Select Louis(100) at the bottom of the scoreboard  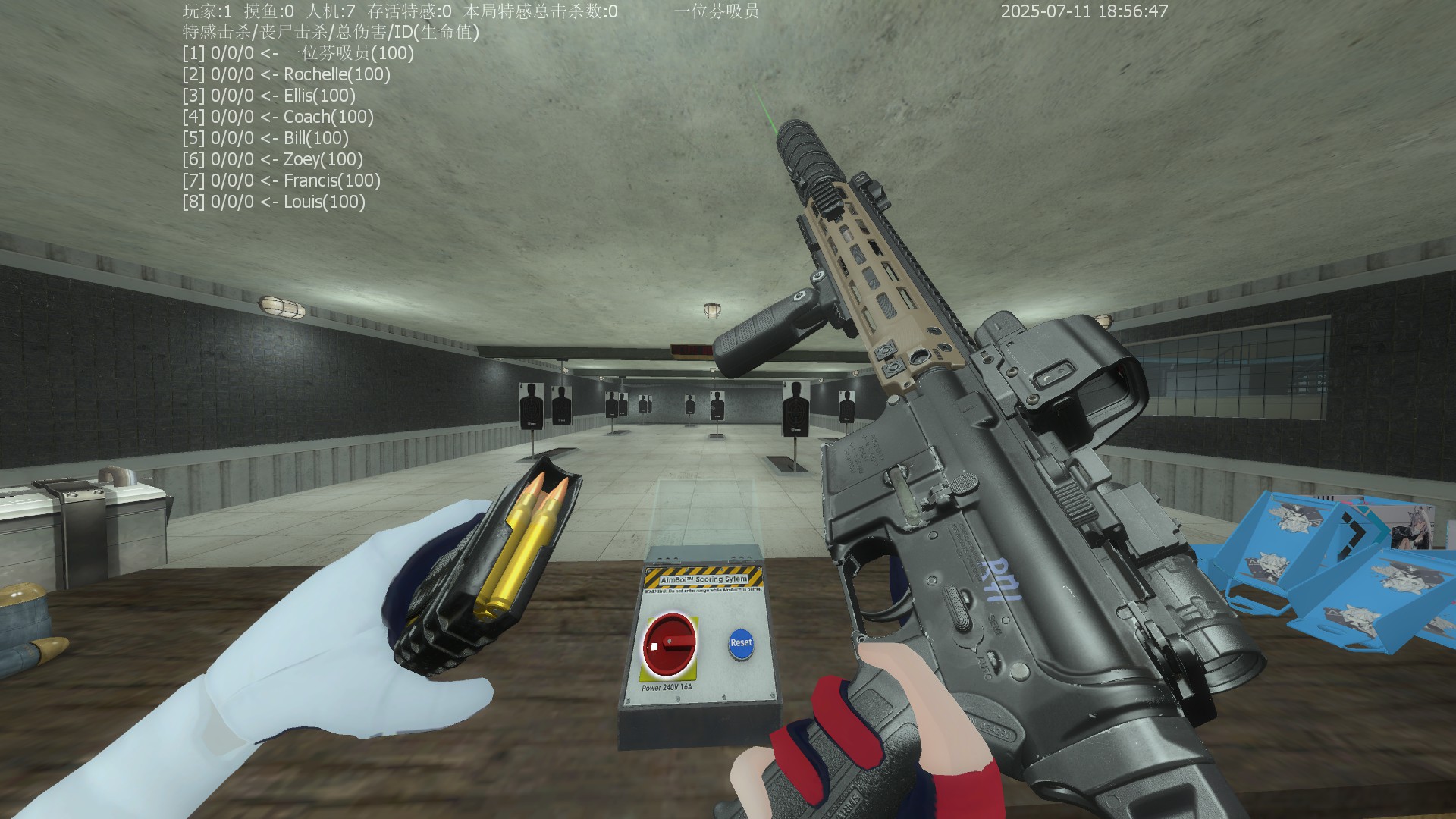click(x=324, y=202)
